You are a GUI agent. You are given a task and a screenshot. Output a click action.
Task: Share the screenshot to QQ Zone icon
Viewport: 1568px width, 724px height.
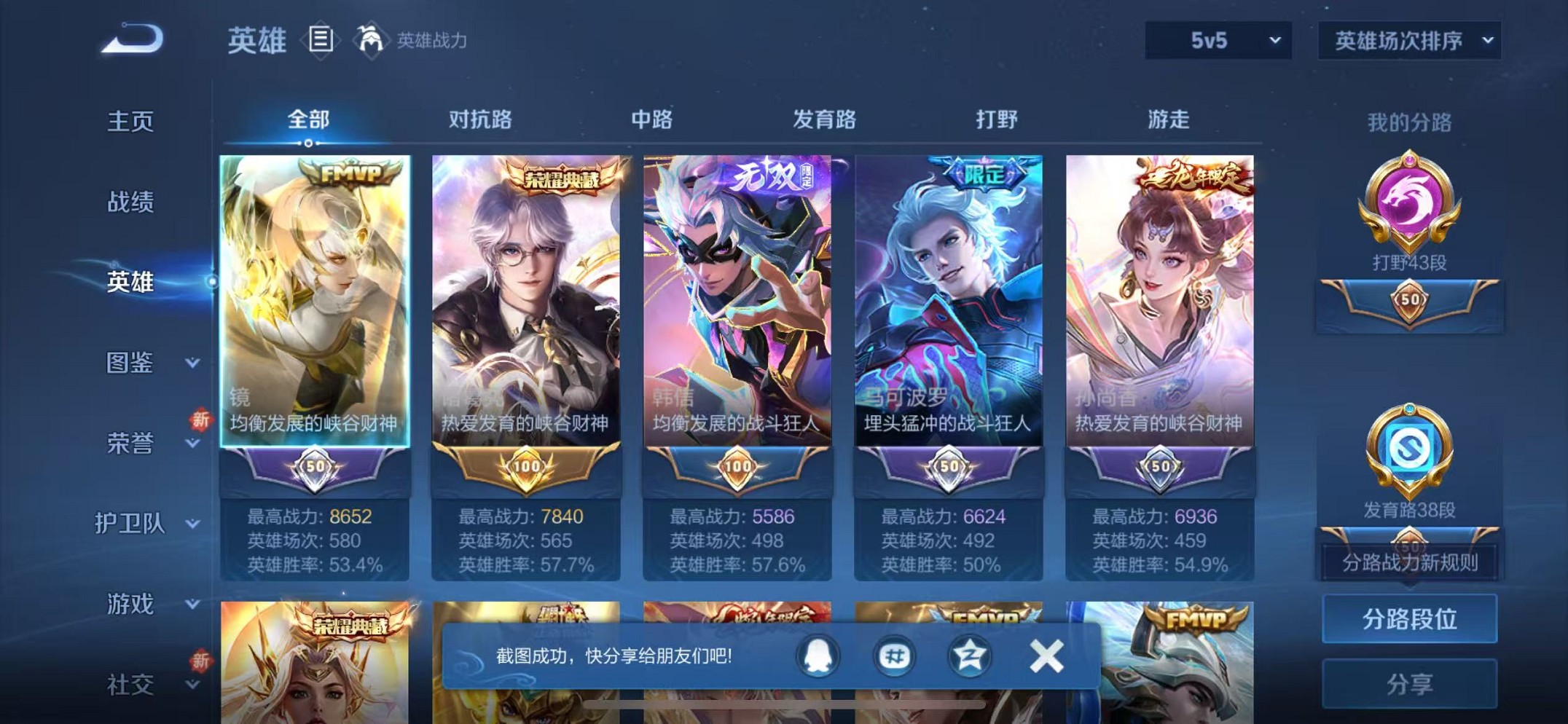coord(970,656)
